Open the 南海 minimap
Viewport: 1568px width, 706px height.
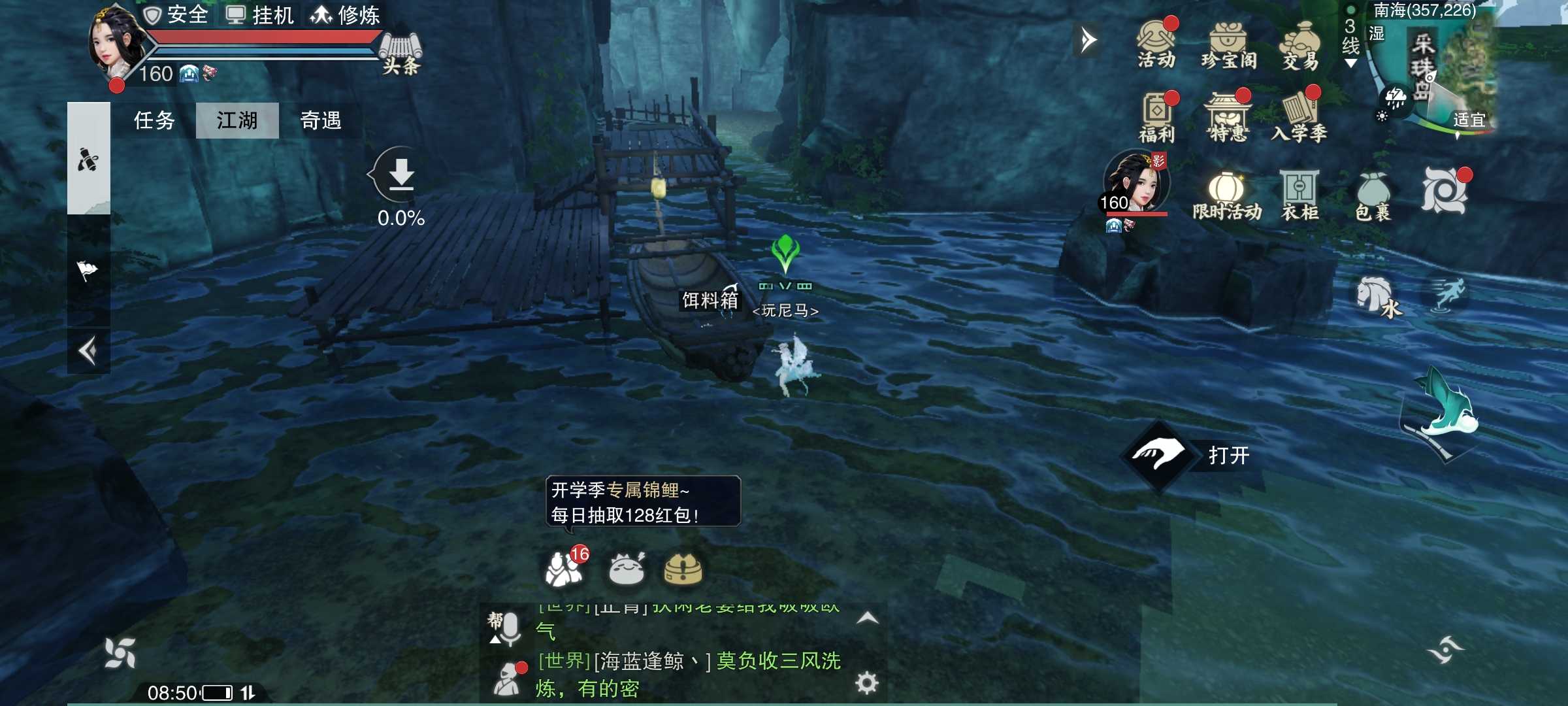[1450, 72]
